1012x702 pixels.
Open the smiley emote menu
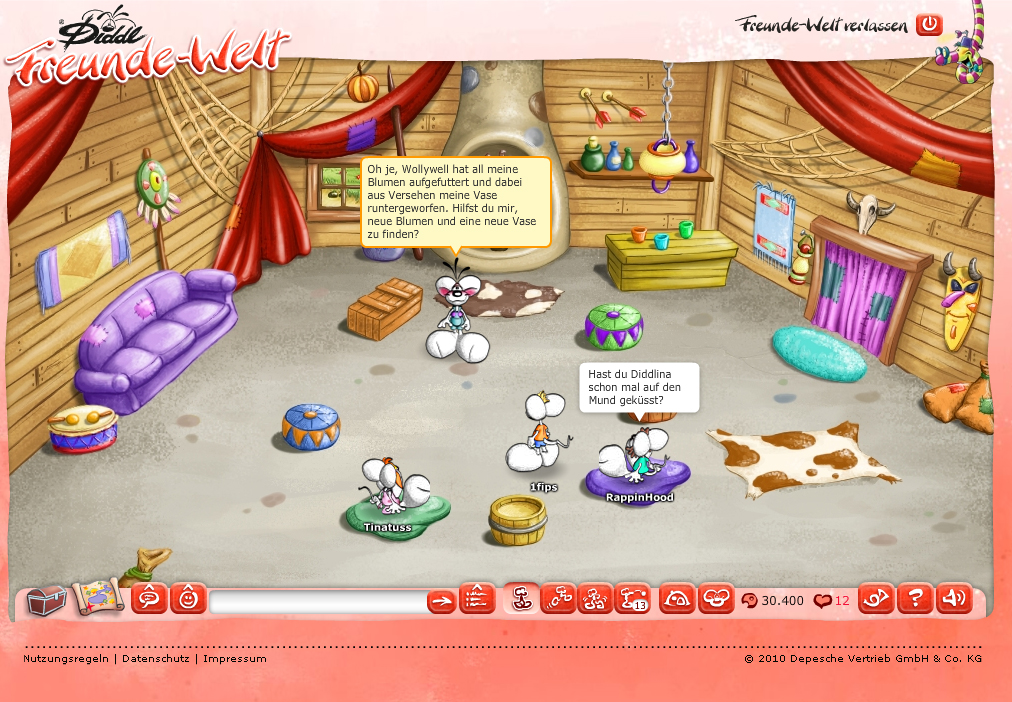pos(188,599)
